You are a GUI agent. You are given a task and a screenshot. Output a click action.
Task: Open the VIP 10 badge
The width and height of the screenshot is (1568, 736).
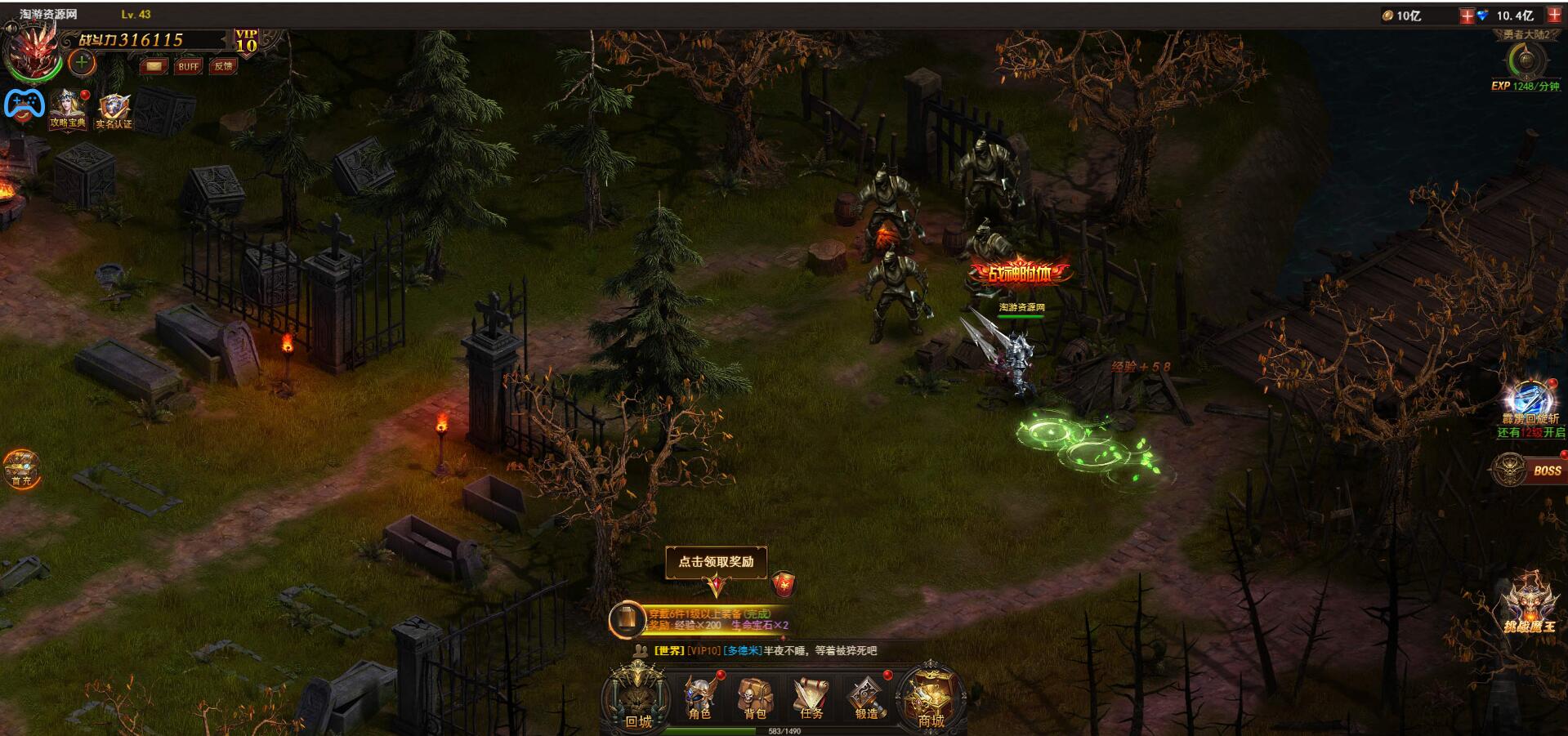pos(246,41)
